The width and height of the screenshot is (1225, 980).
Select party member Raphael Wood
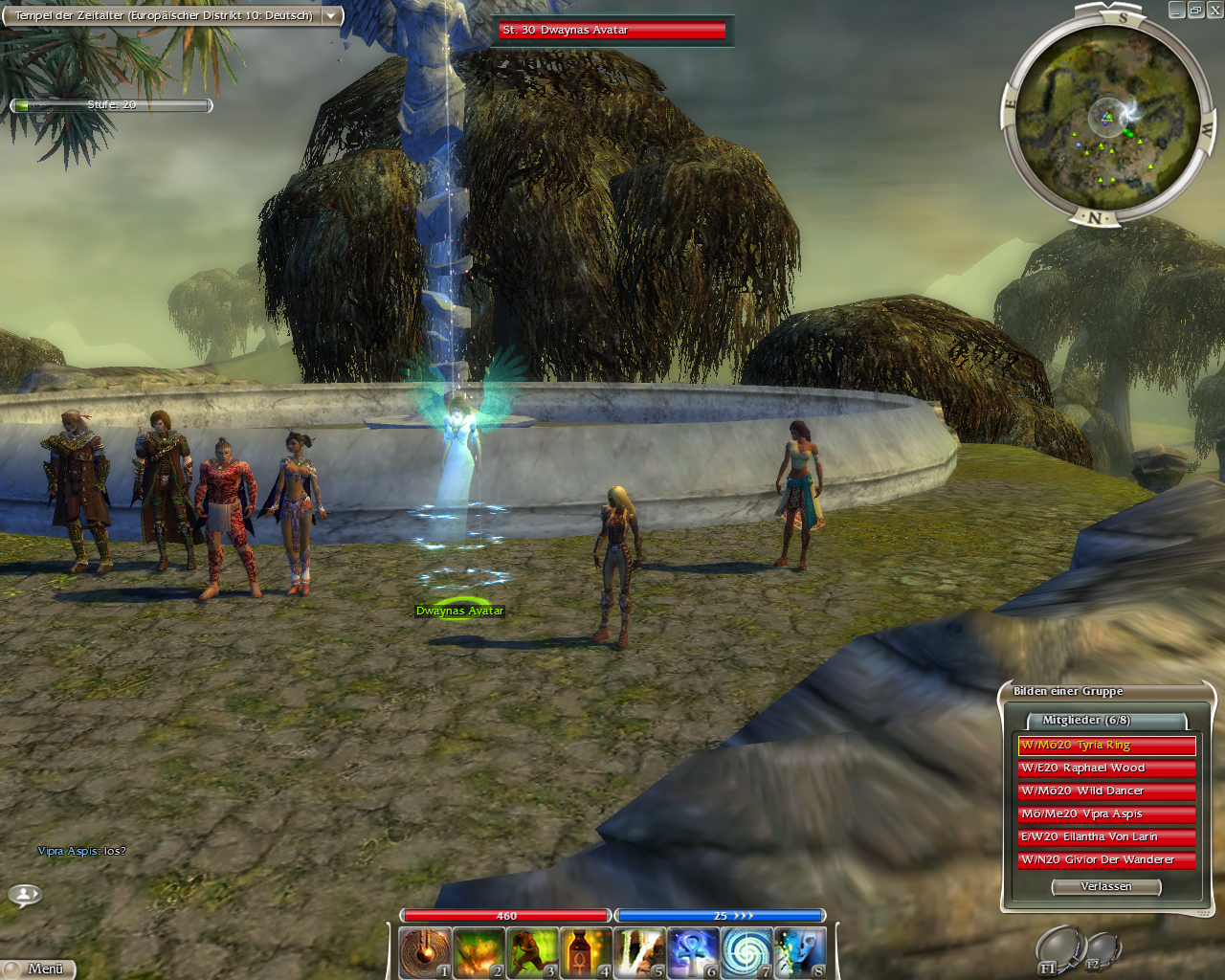click(1106, 768)
